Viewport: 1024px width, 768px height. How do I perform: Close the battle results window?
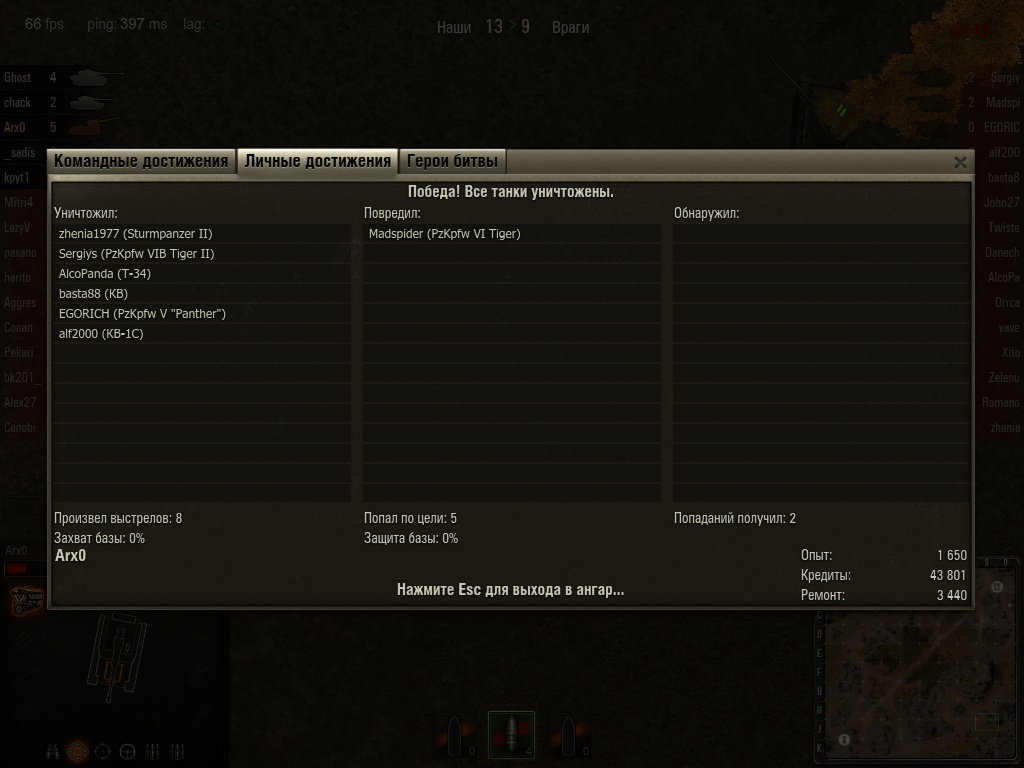(960, 162)
